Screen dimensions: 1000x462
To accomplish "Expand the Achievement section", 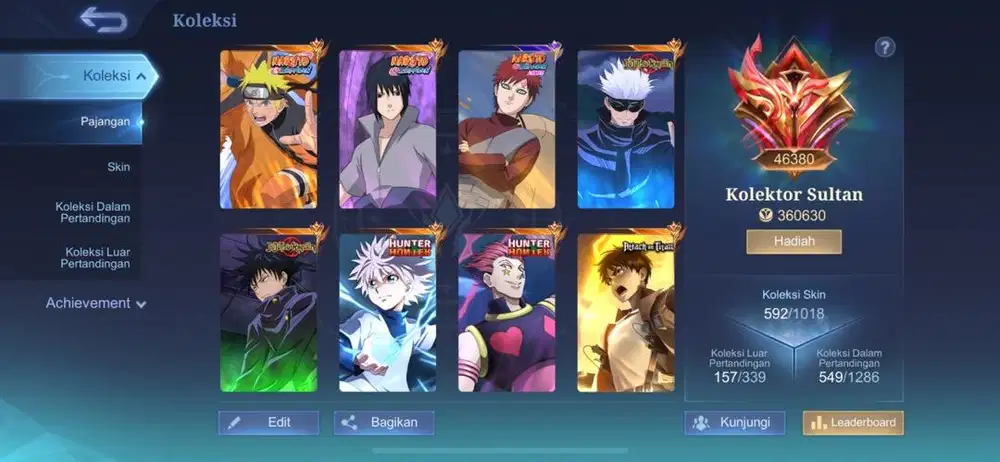I will coord(96,303).
